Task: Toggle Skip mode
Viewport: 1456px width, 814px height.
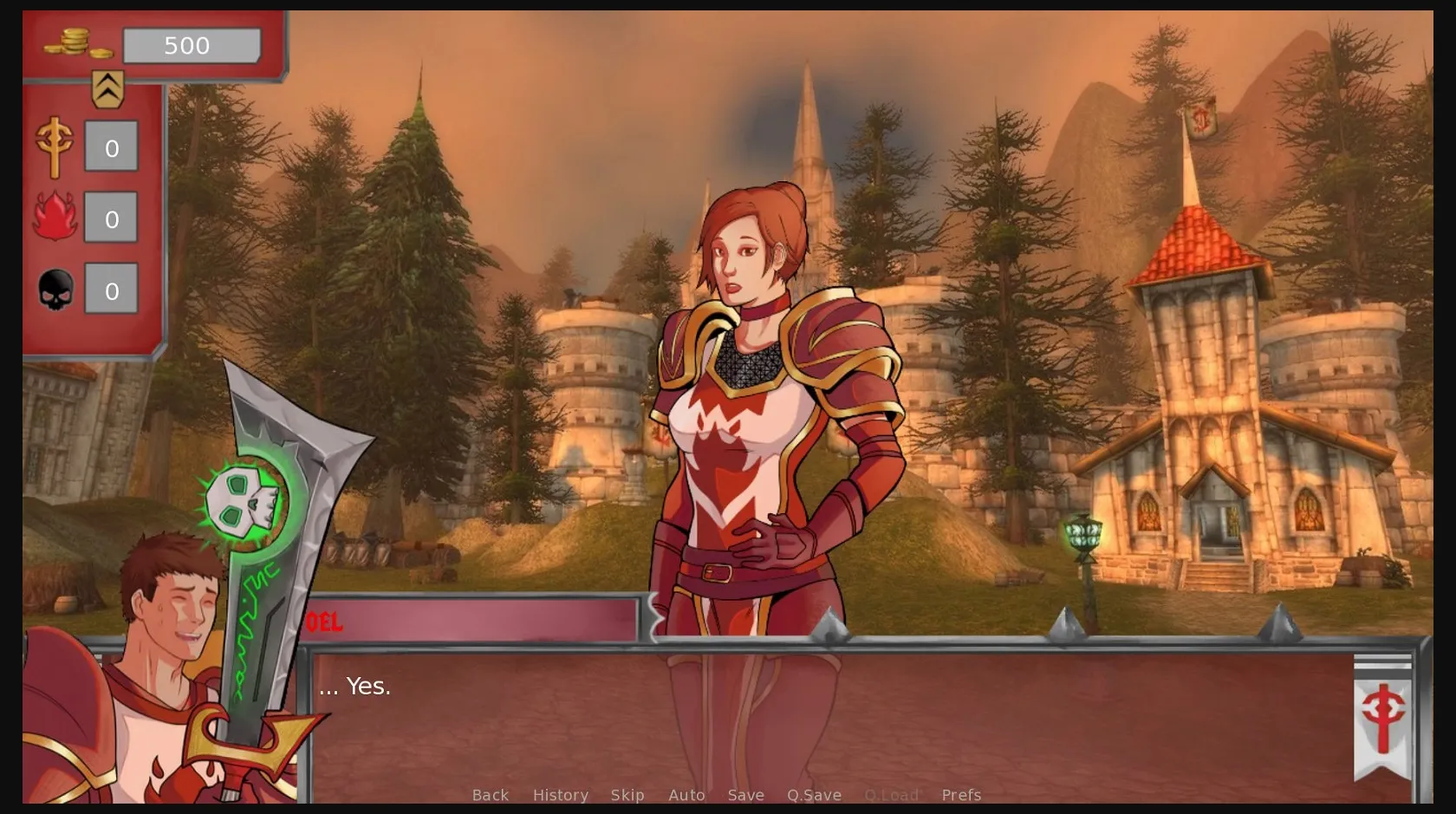Action: [627, 795]
